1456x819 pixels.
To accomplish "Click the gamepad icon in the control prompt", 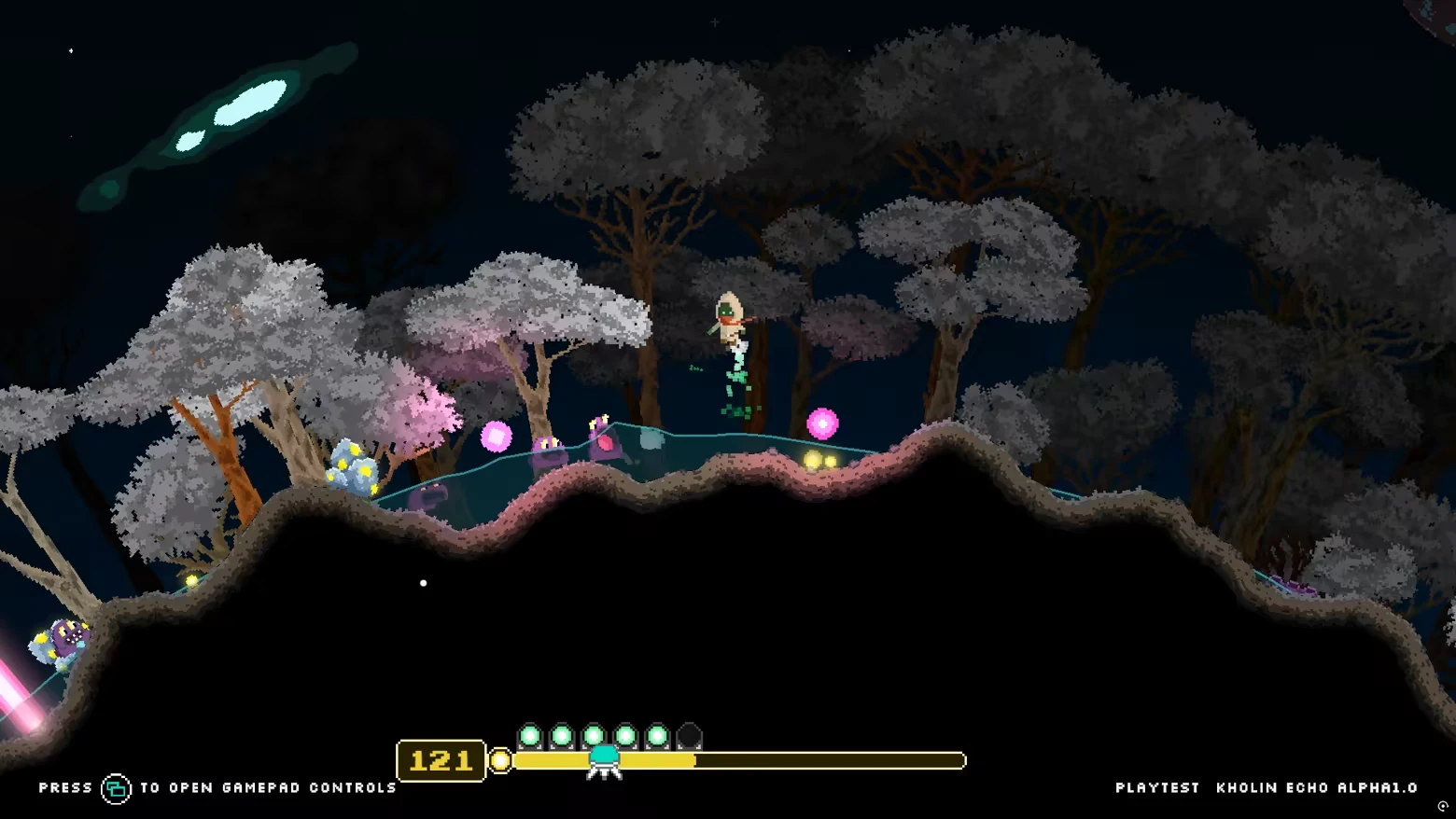I will pyautogui.click(x=116, y=788).
